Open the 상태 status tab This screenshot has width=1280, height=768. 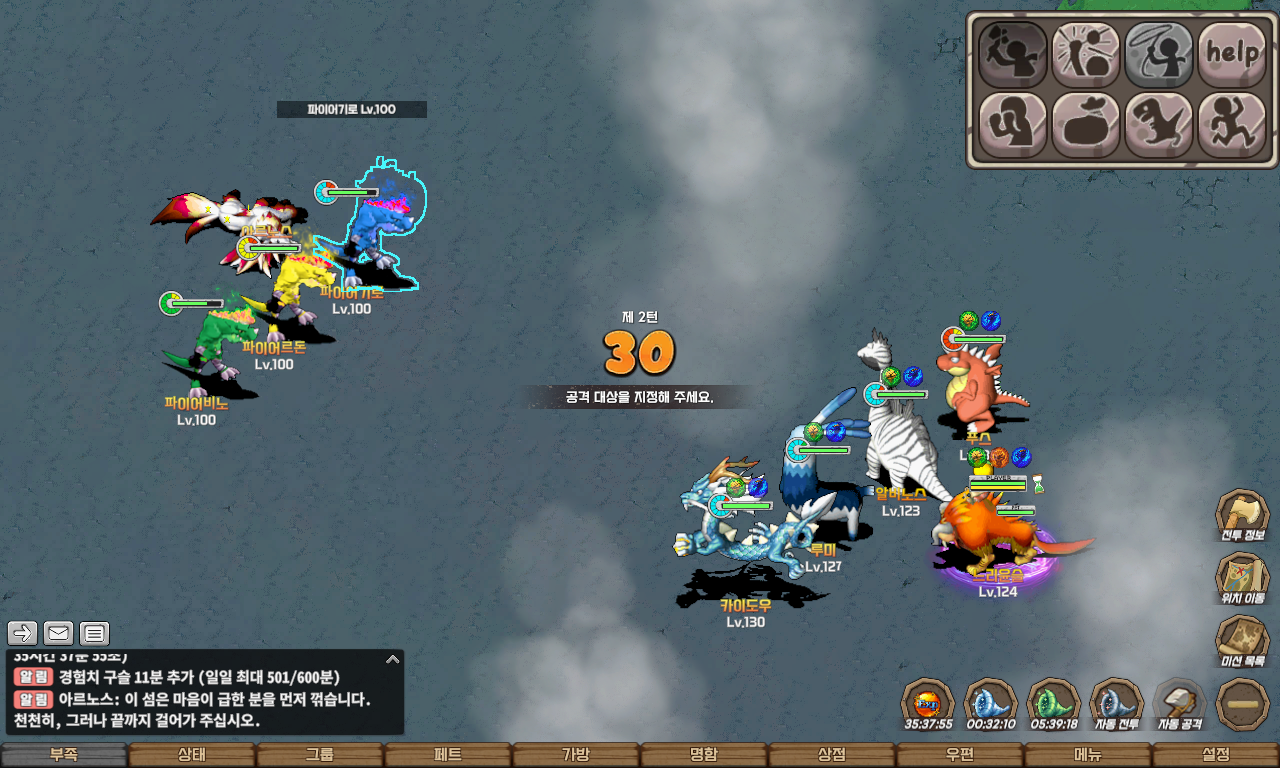pyautogui.click(x=192, y=755)
